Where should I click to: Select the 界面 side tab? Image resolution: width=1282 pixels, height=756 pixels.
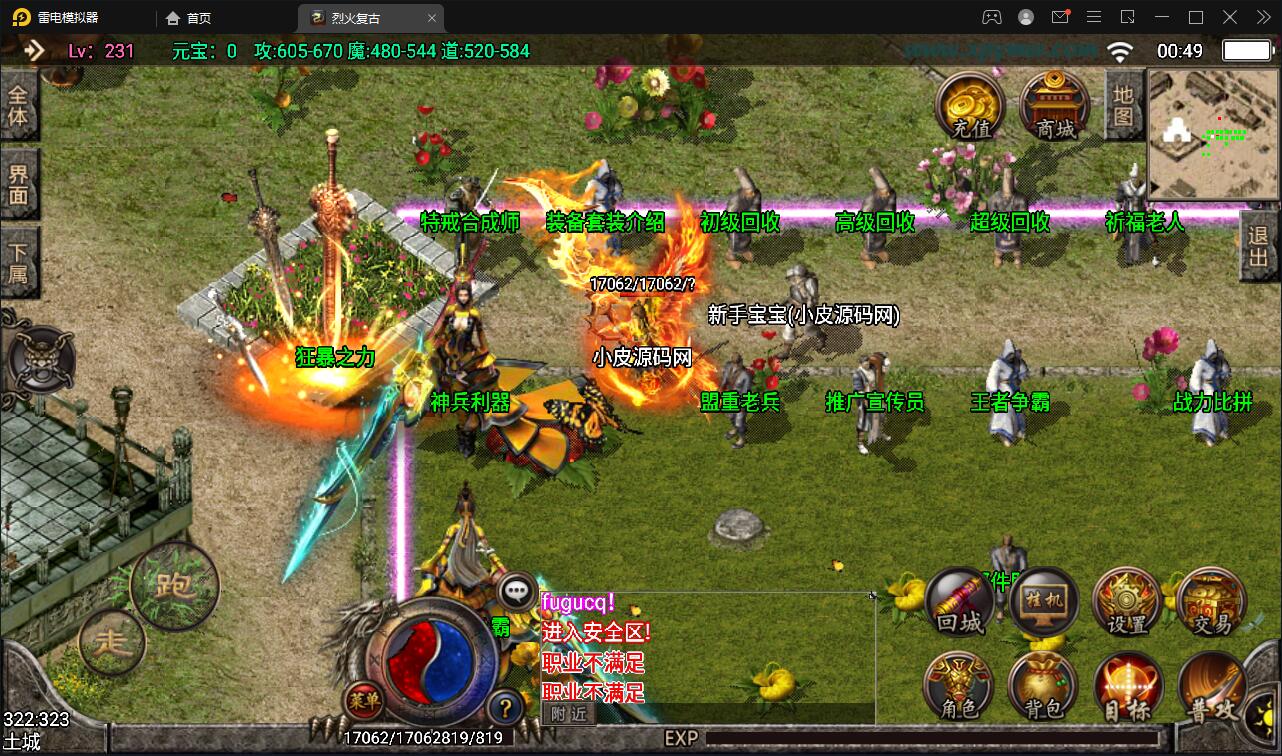tap(19, 184)
